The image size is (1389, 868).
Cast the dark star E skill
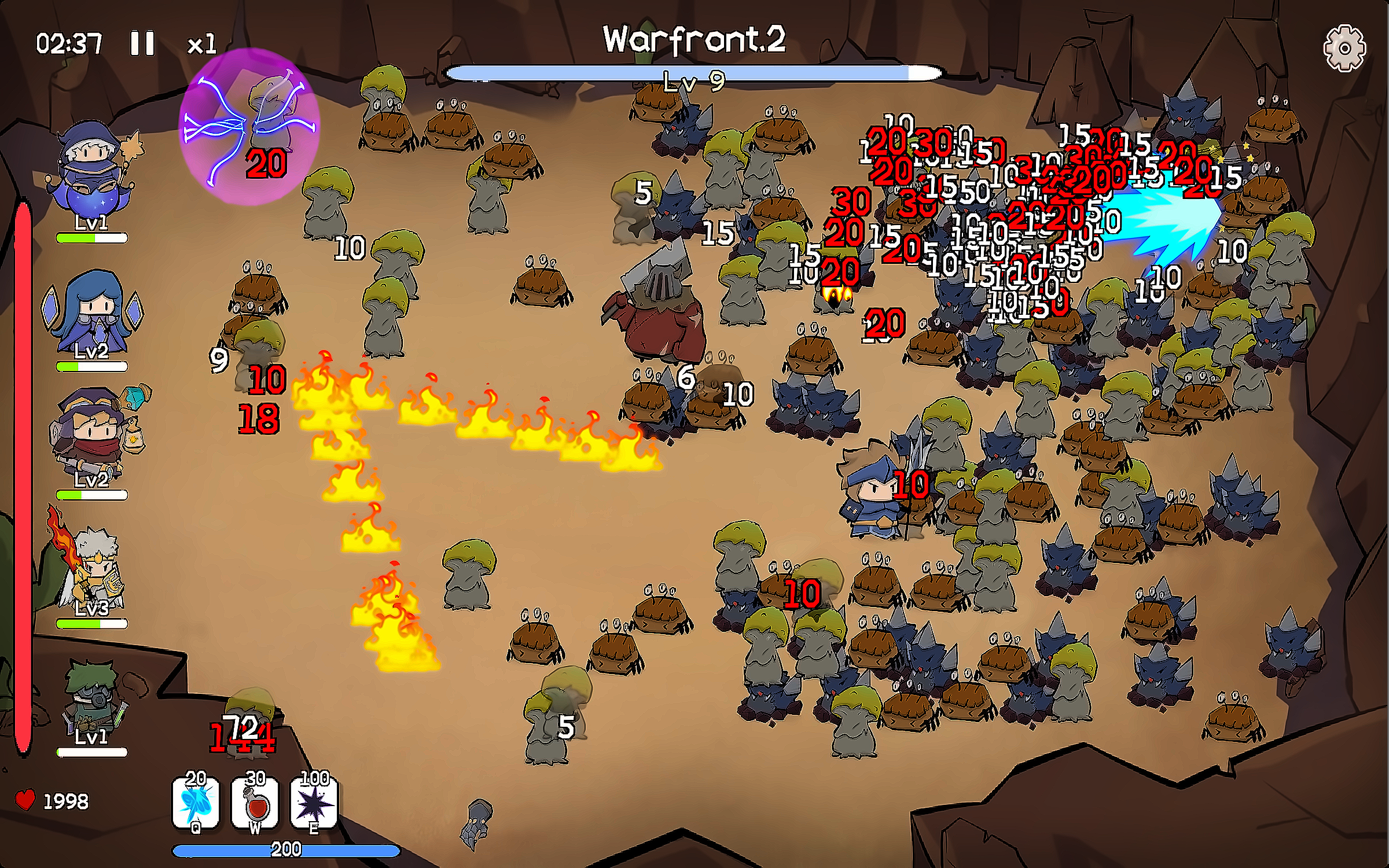point(314,803)
